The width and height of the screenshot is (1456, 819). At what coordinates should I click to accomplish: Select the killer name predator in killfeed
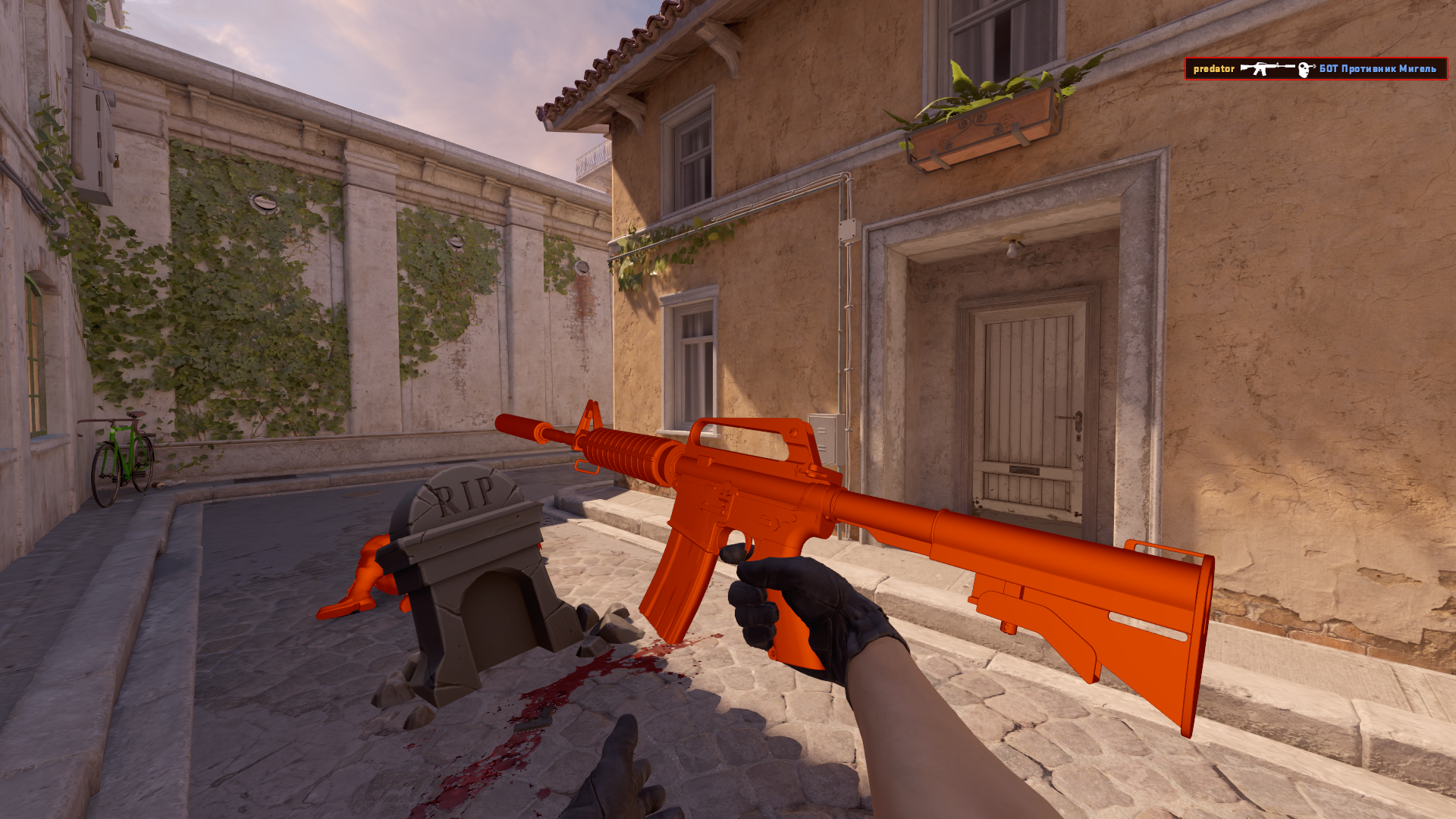(x=1213, y=68)
